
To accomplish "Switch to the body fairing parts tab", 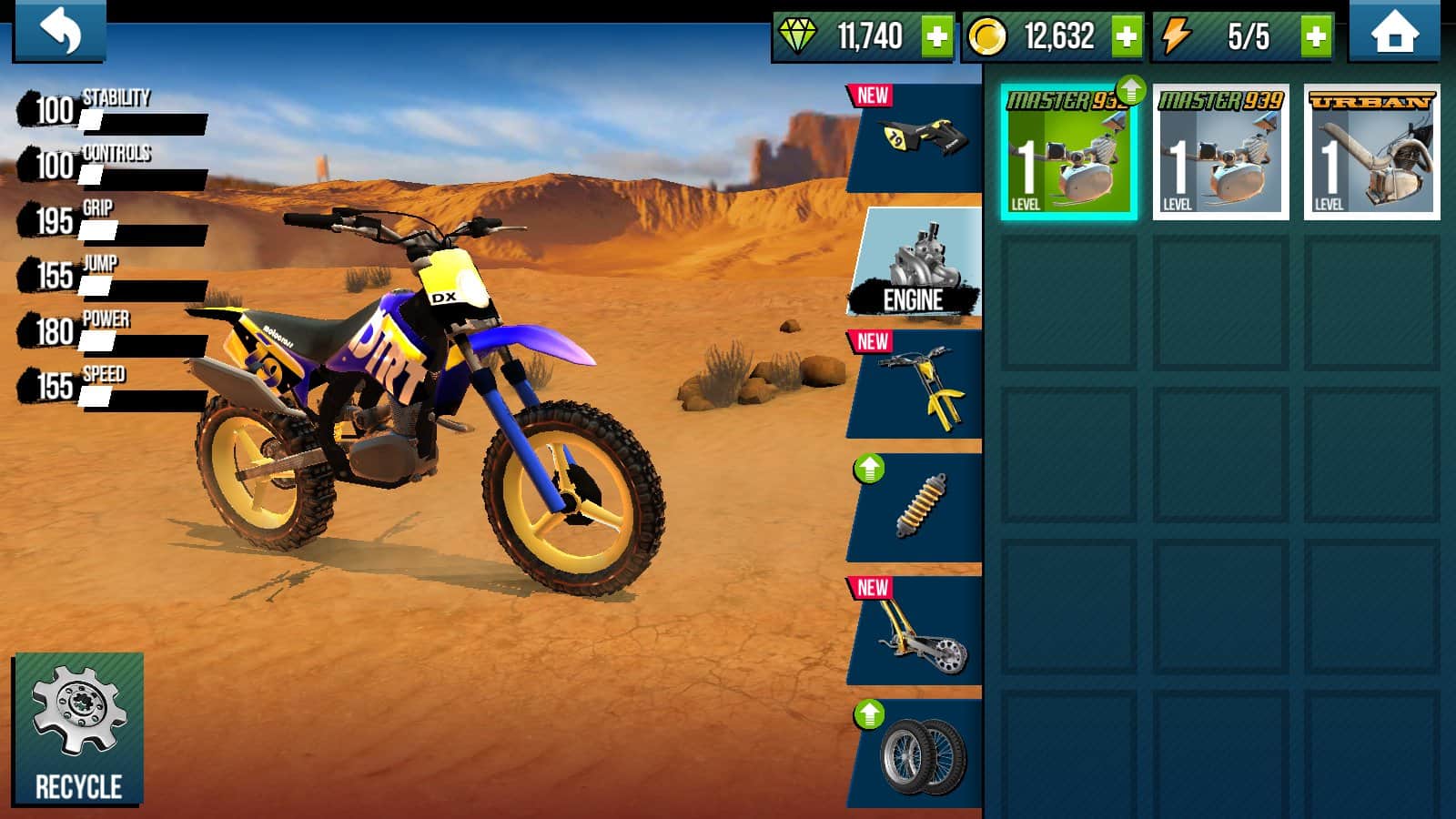I will [917, 138].
